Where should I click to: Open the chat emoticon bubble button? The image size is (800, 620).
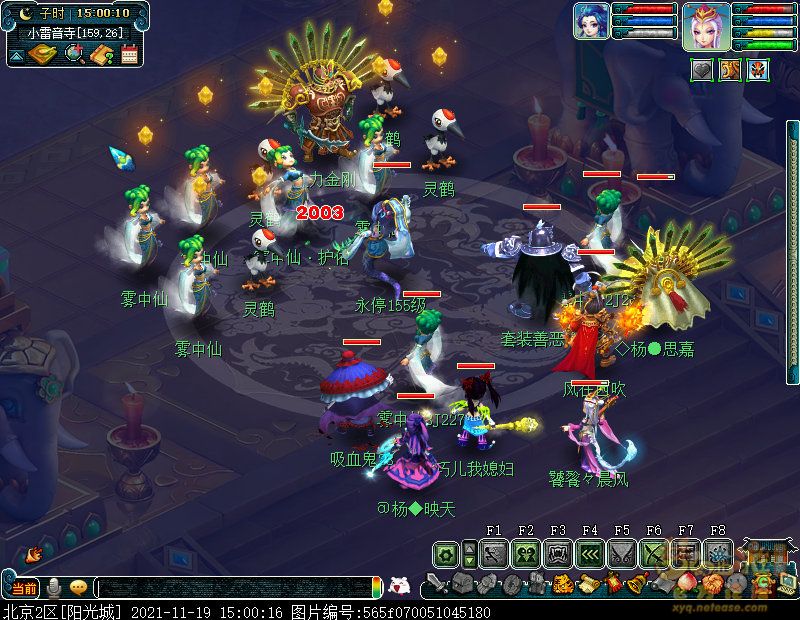pyautogui.click(x=78, y=588)
